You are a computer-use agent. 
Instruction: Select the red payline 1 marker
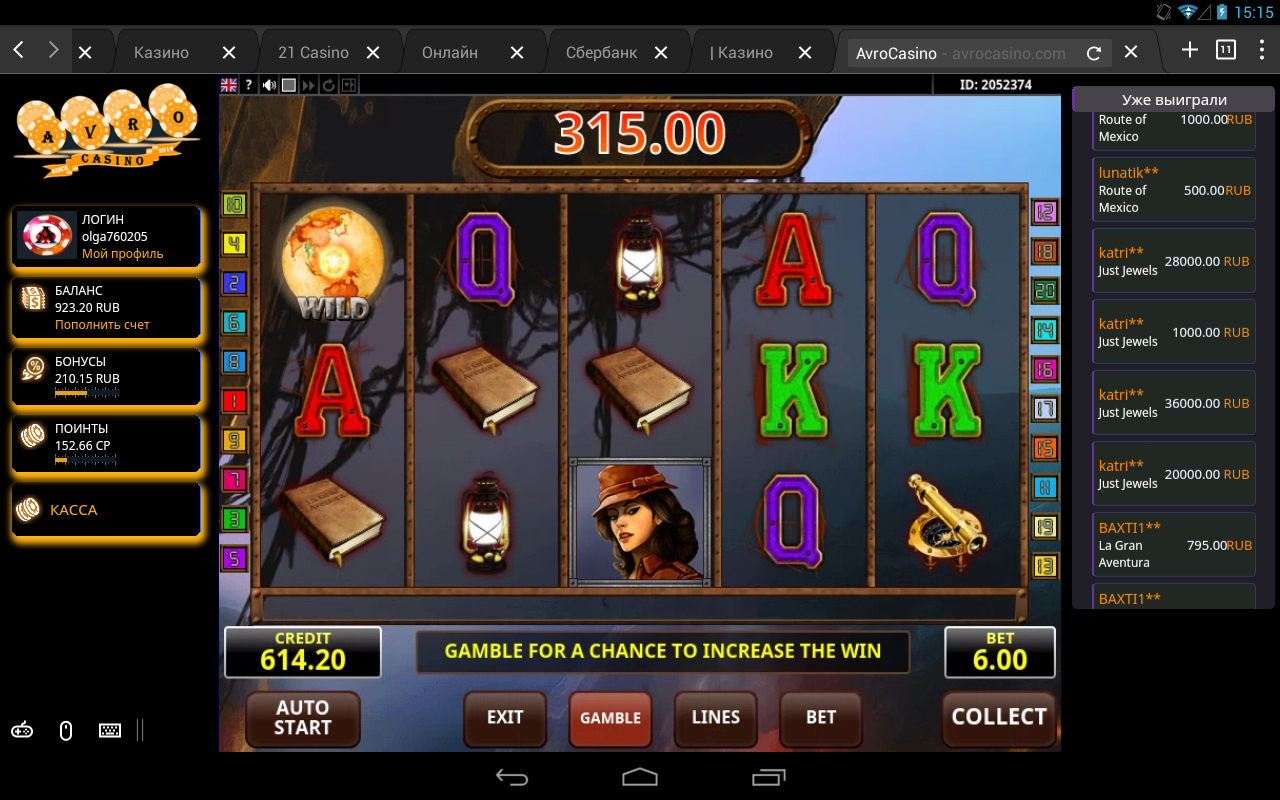point(234,402)
